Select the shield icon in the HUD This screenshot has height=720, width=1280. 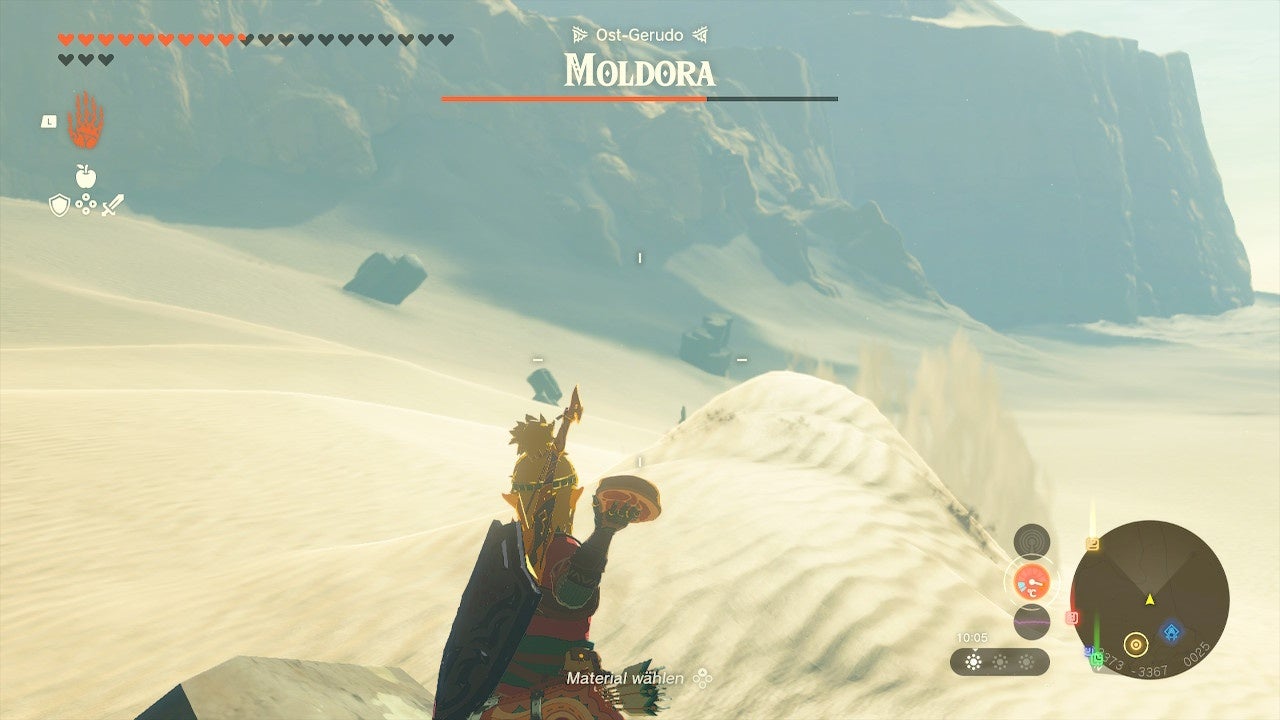pos(62,206)
